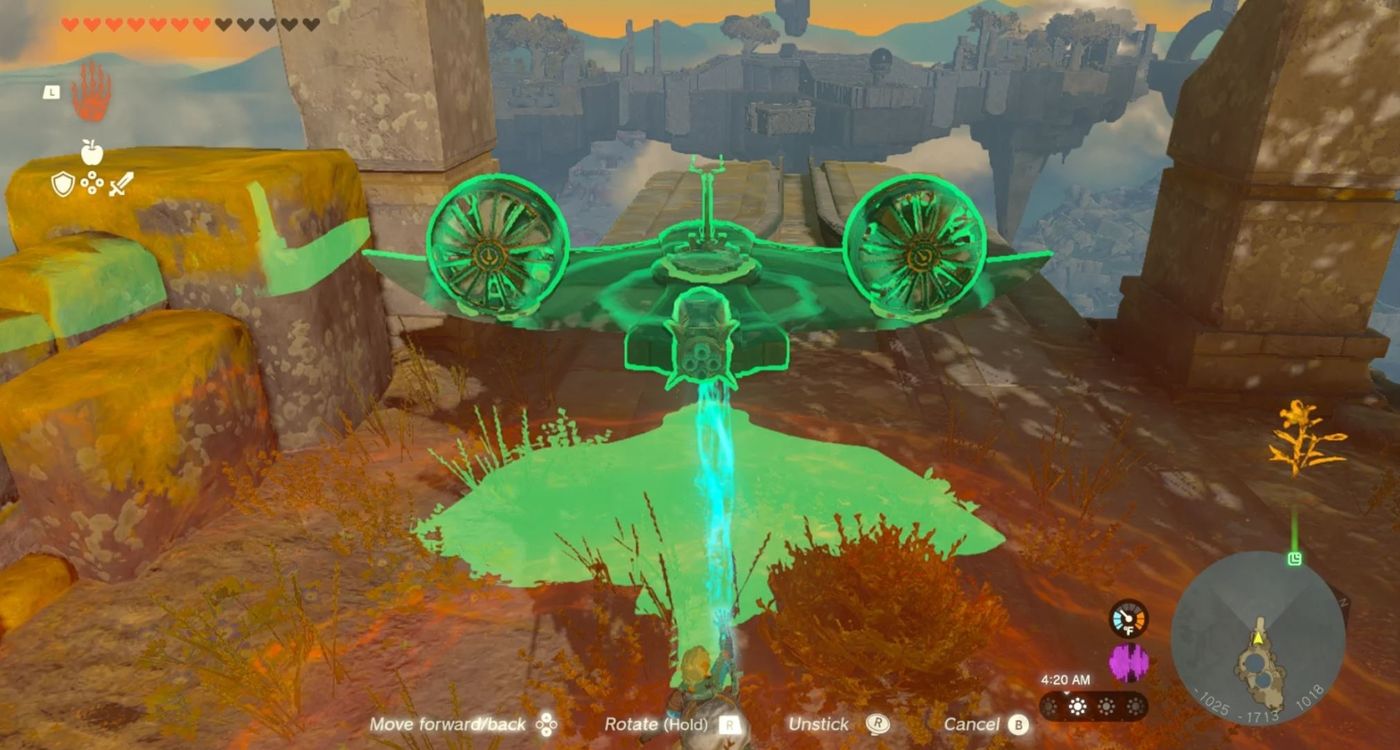Viewport: 1400px width, 750px height.
Task: Click the purple sound meter icon
Action: coord(1129,663)
